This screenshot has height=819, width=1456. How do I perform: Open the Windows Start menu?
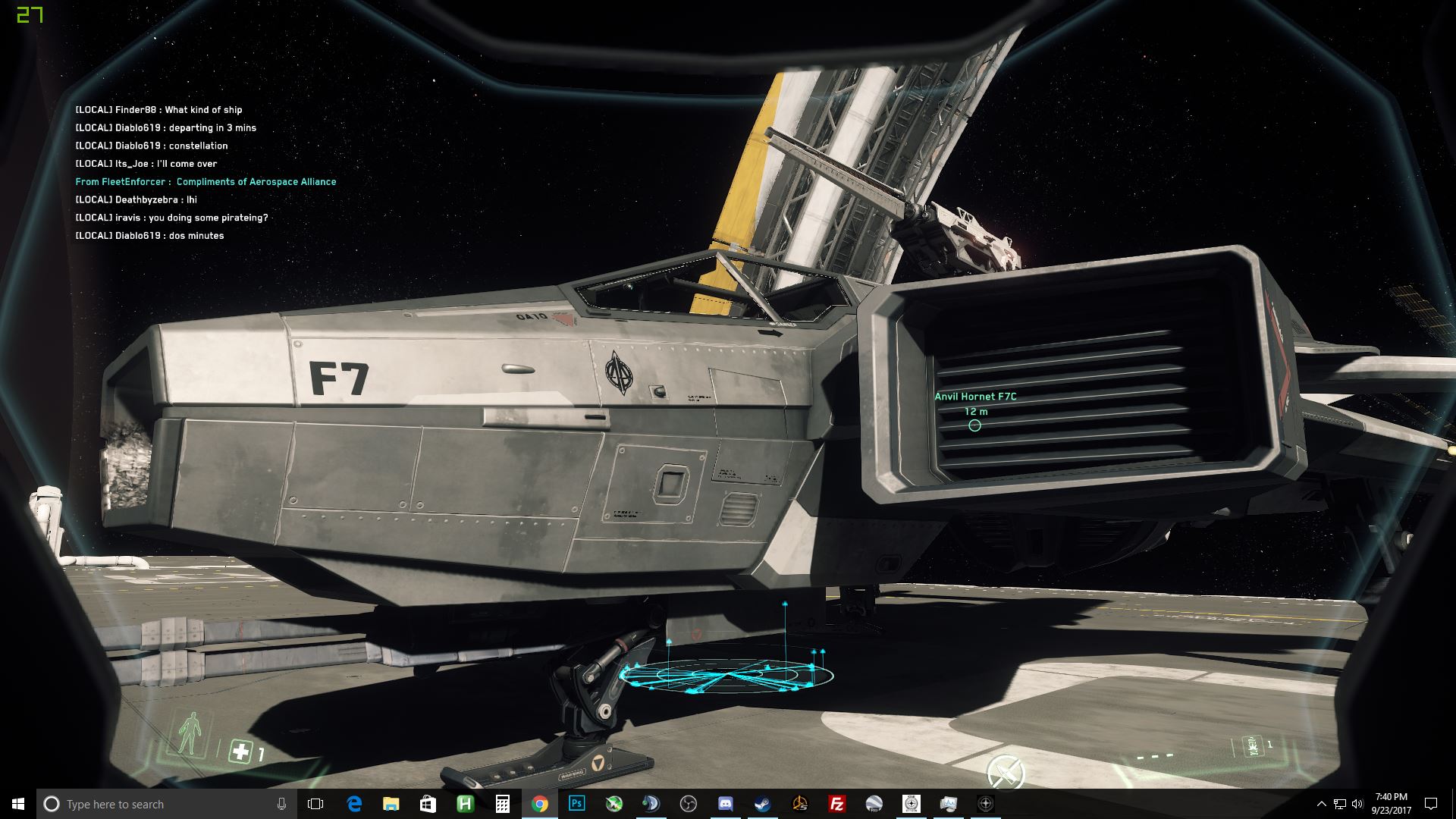tap(18, 804)
